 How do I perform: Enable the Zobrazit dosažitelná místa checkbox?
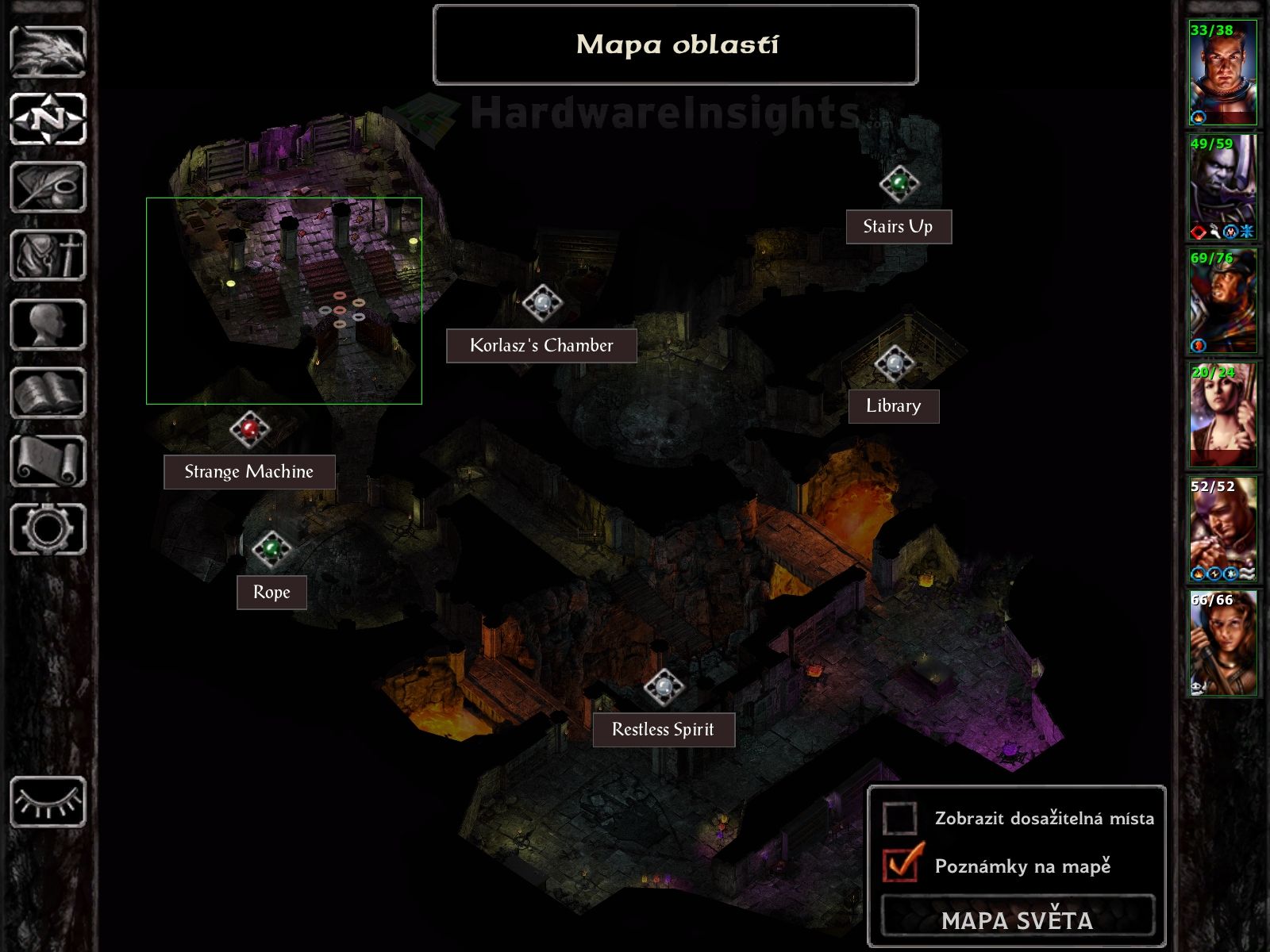900,818
